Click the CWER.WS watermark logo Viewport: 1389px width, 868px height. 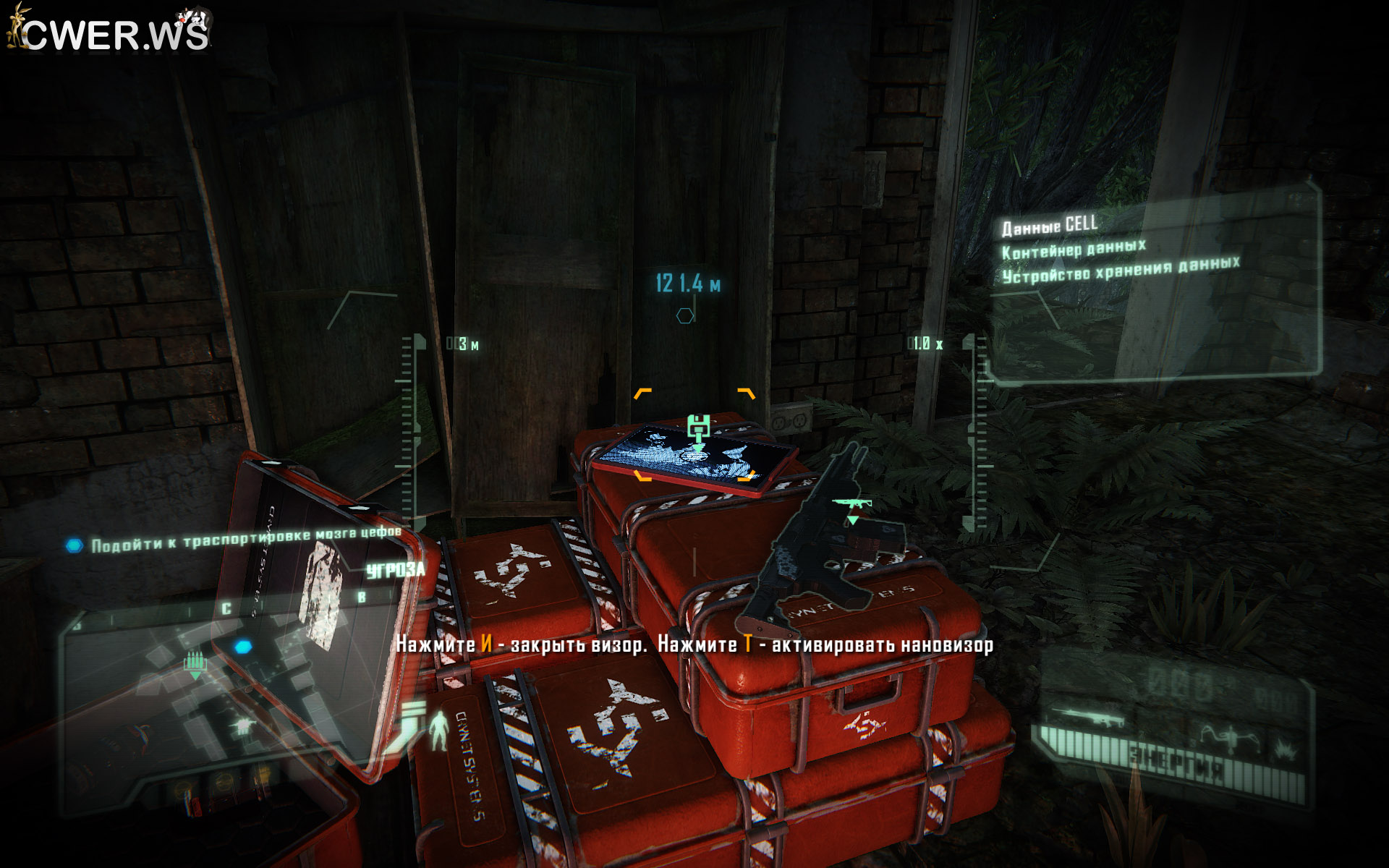110,32
